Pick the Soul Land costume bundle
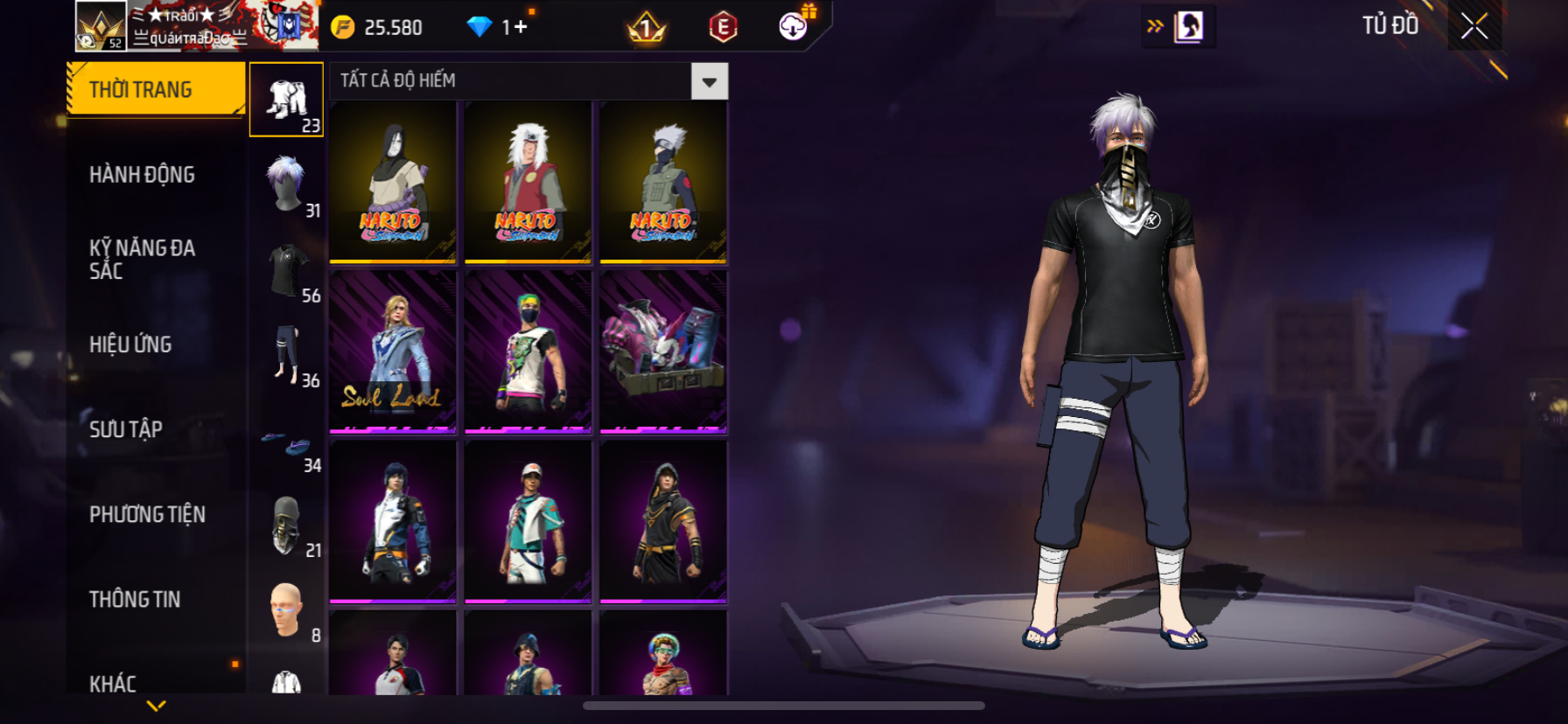Screen dimensions: 1568x724 393,352
